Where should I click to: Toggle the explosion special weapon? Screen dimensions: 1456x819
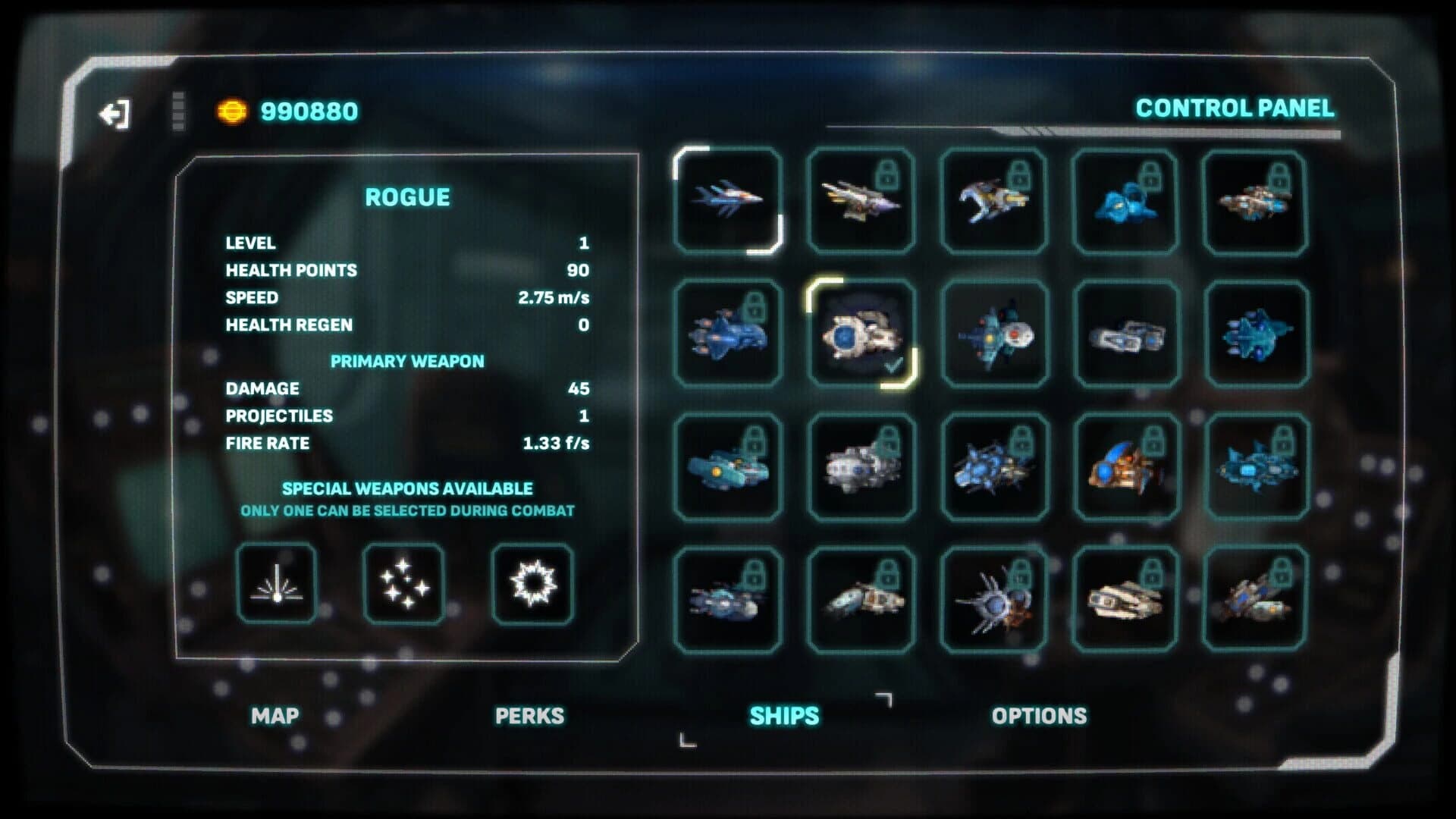531,582
